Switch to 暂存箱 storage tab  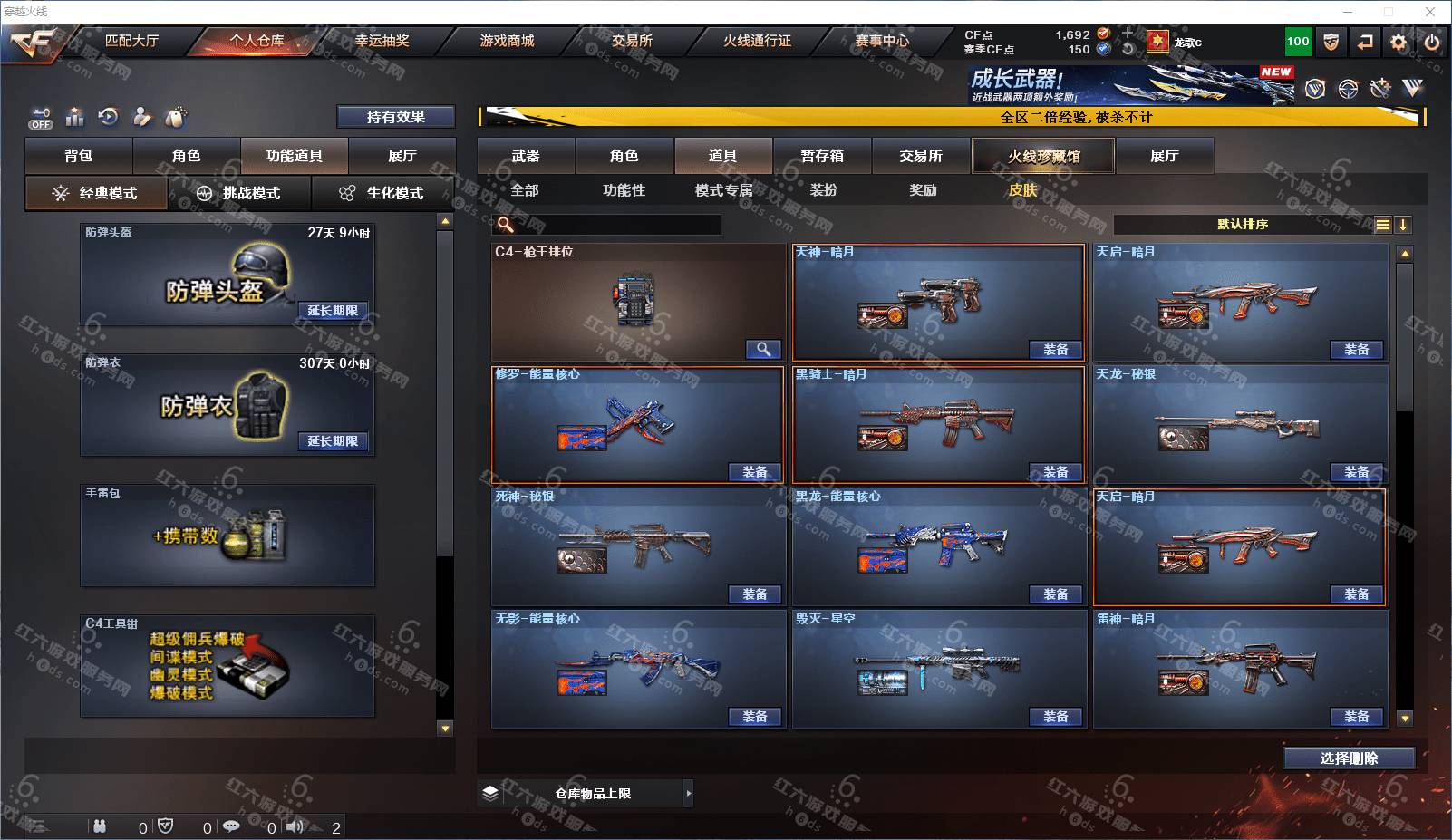tap(822, 156)
